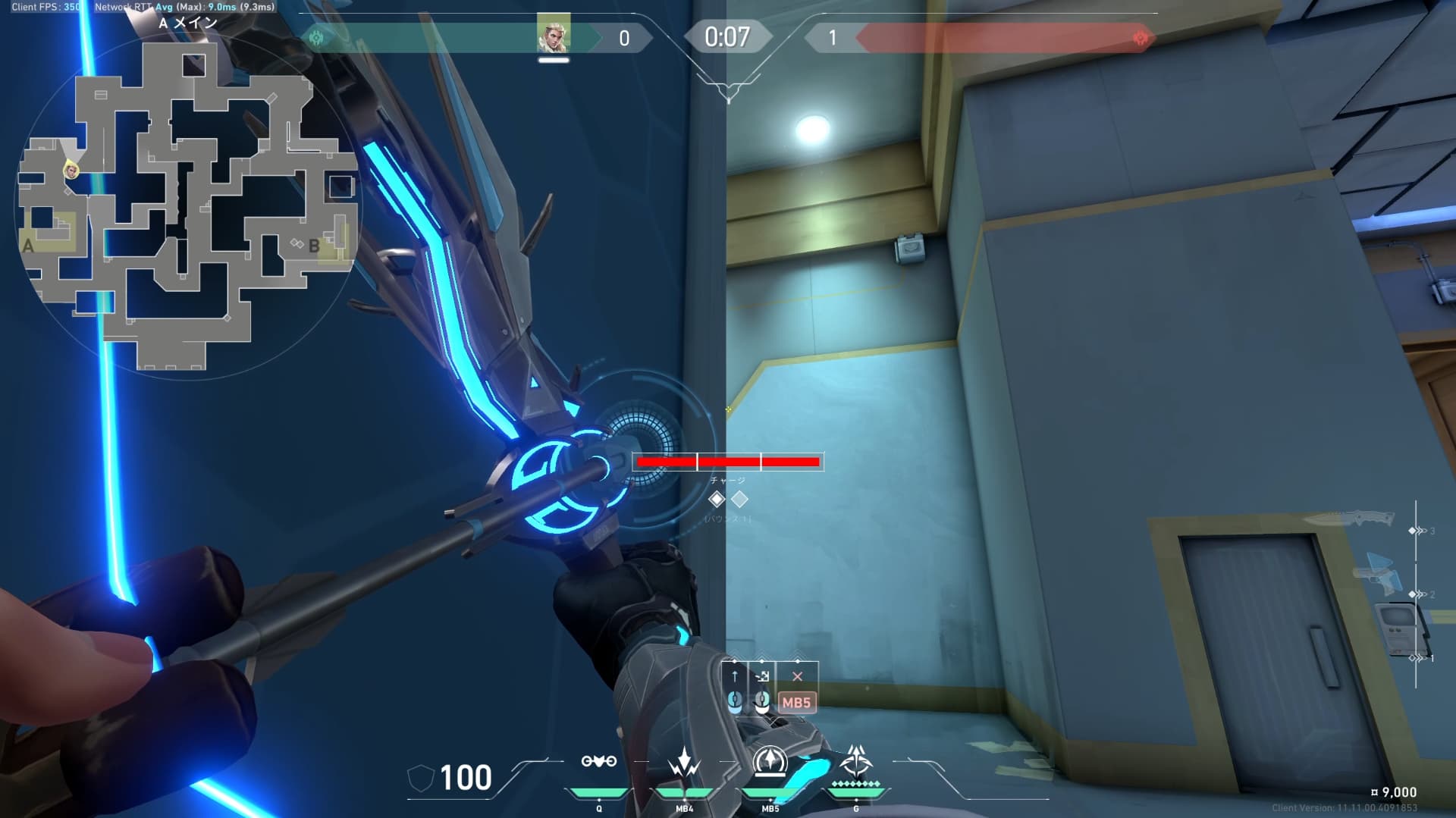Viewport: 1456px width, 818px height.
Task: Select the Owl Drone ability icon
Action: [x=598, y=761]
